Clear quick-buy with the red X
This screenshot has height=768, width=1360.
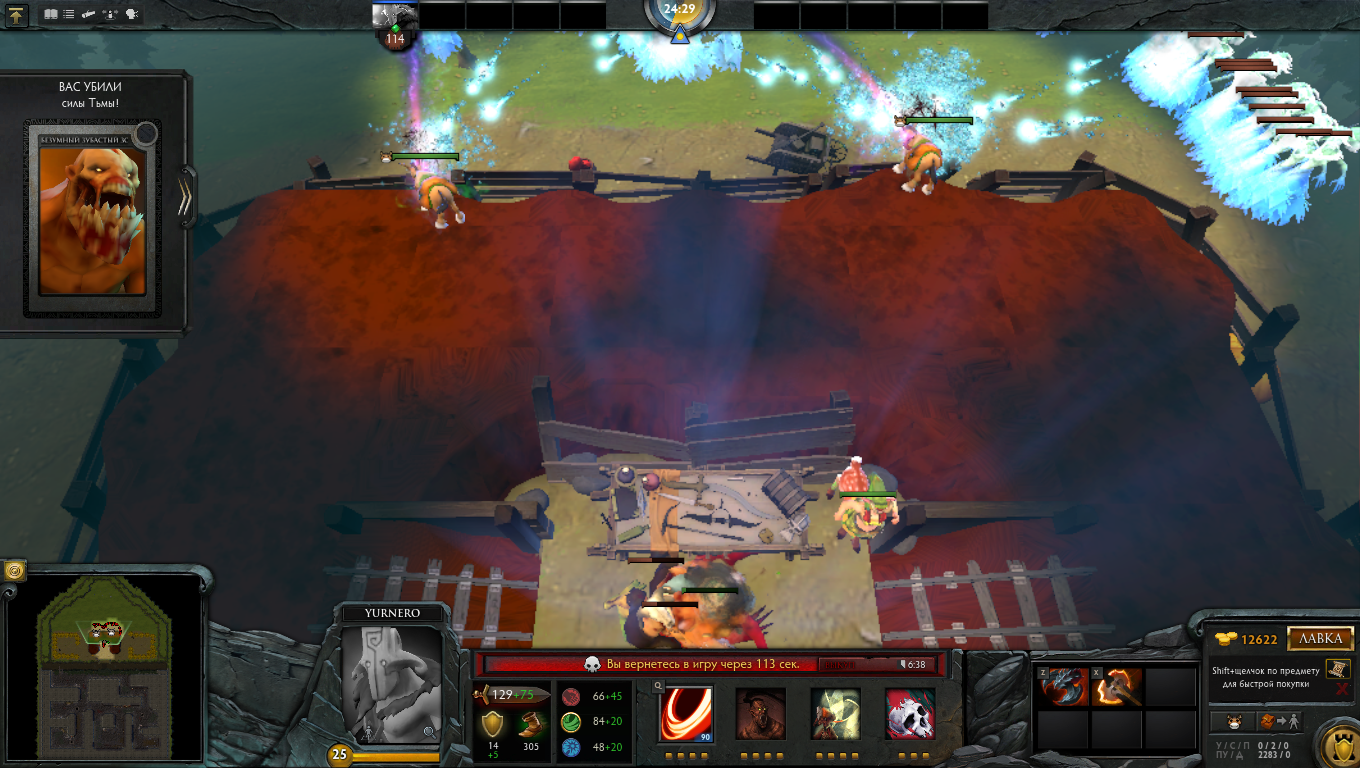point(1341,689)
